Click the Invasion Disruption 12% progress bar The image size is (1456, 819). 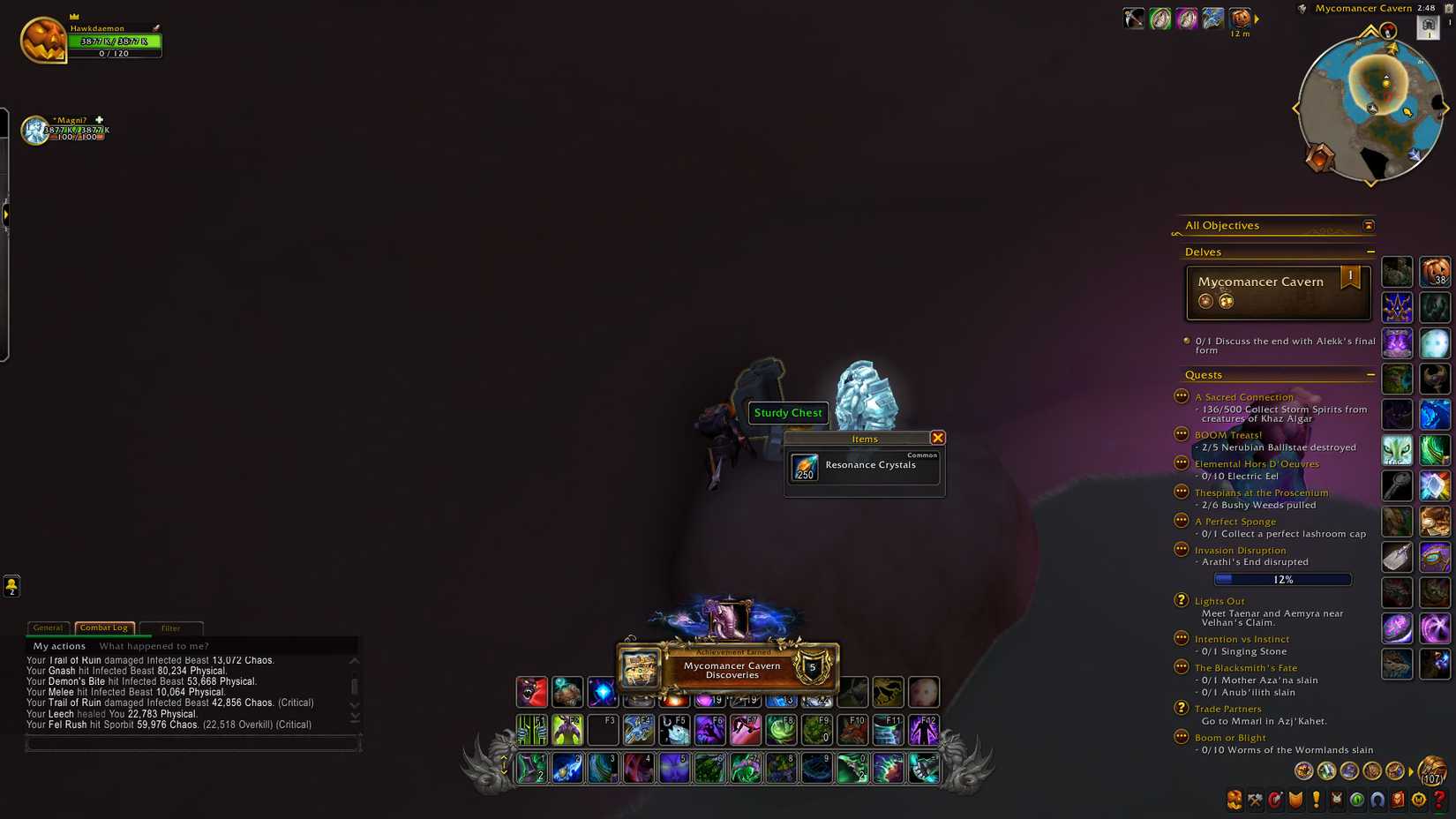pos(1282,579)
